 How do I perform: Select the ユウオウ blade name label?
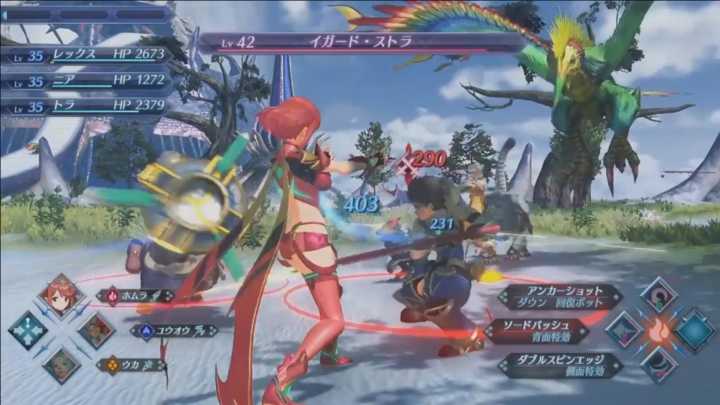[x=172, y=331]
